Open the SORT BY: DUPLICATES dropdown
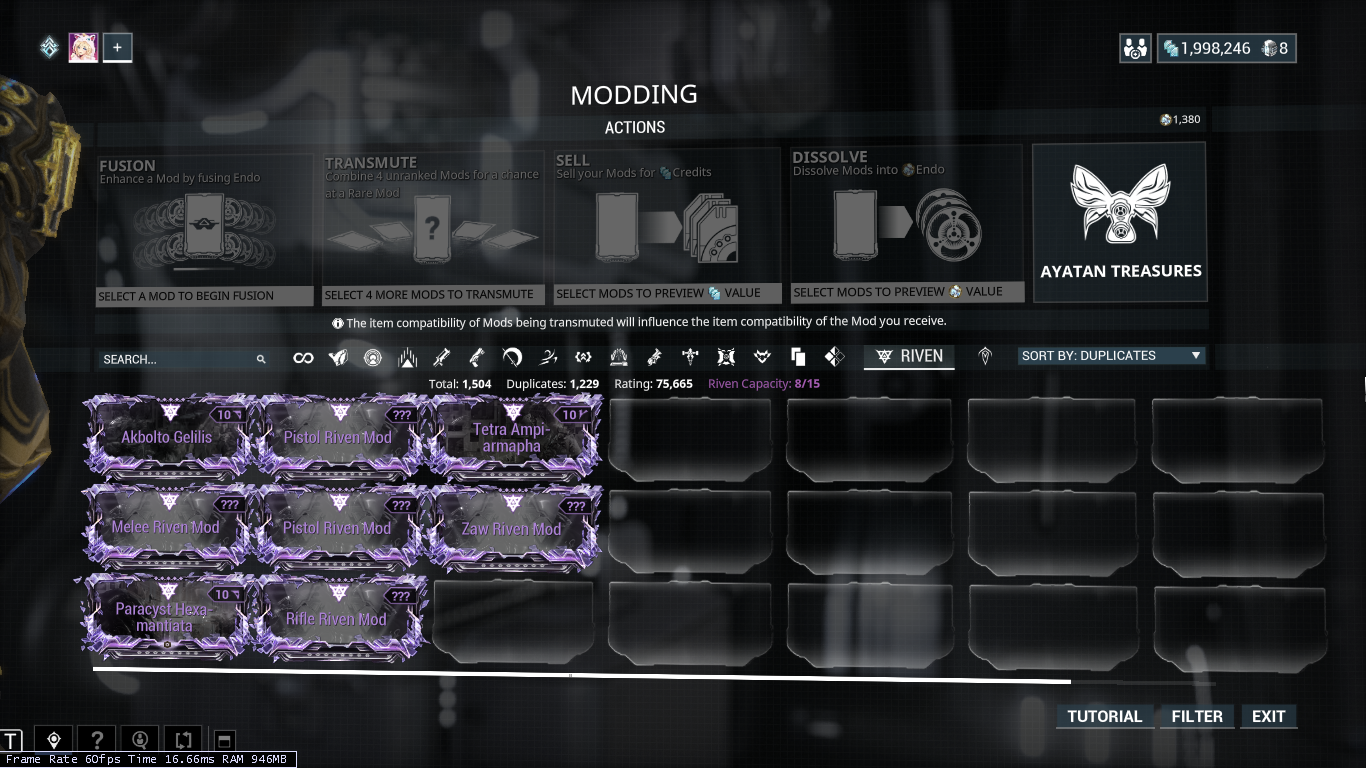This screenshot has height=768, width=1366. point(1111,355)
